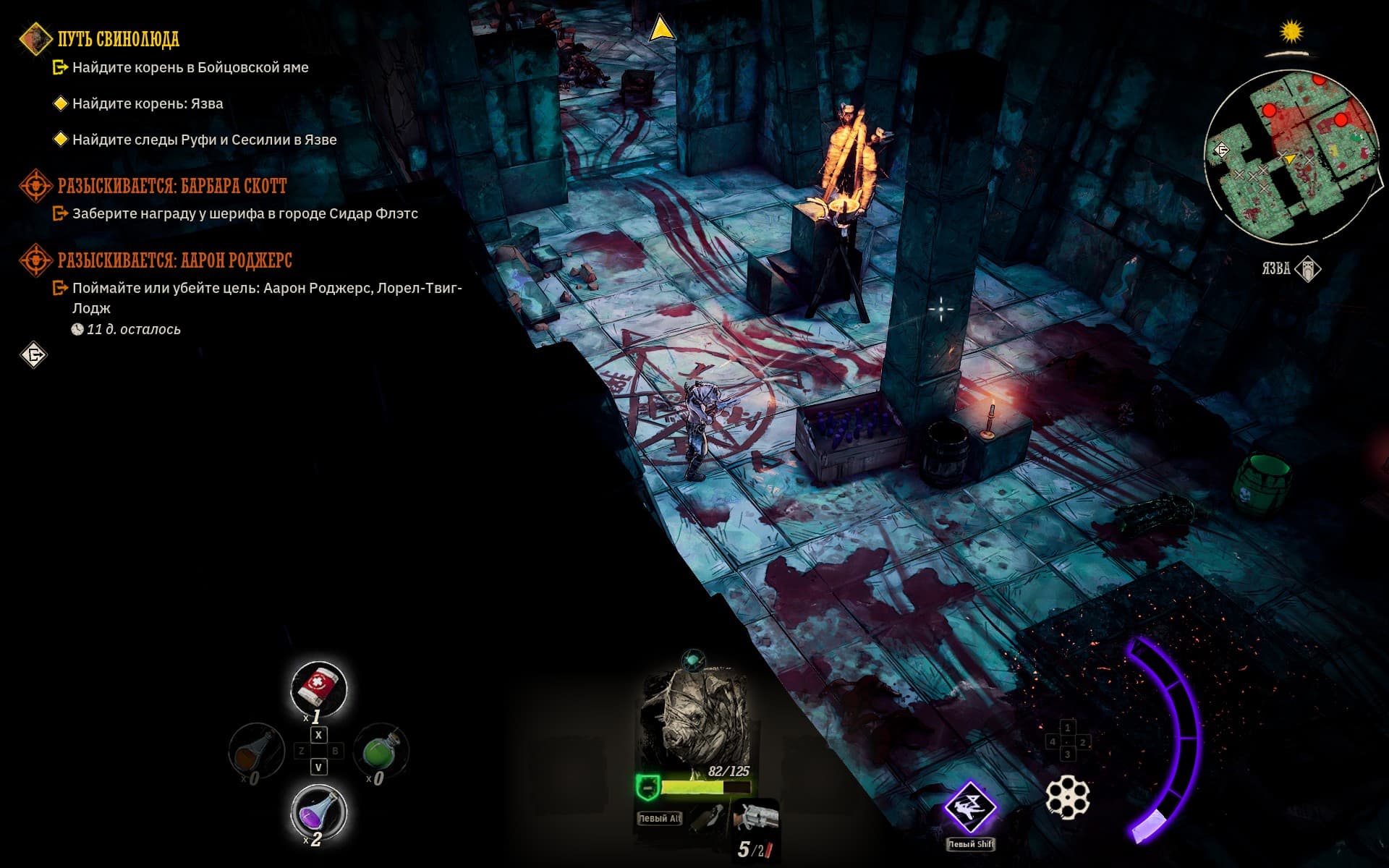Select the Aaron Rogers wanted bounty entry

pos(174,260)
